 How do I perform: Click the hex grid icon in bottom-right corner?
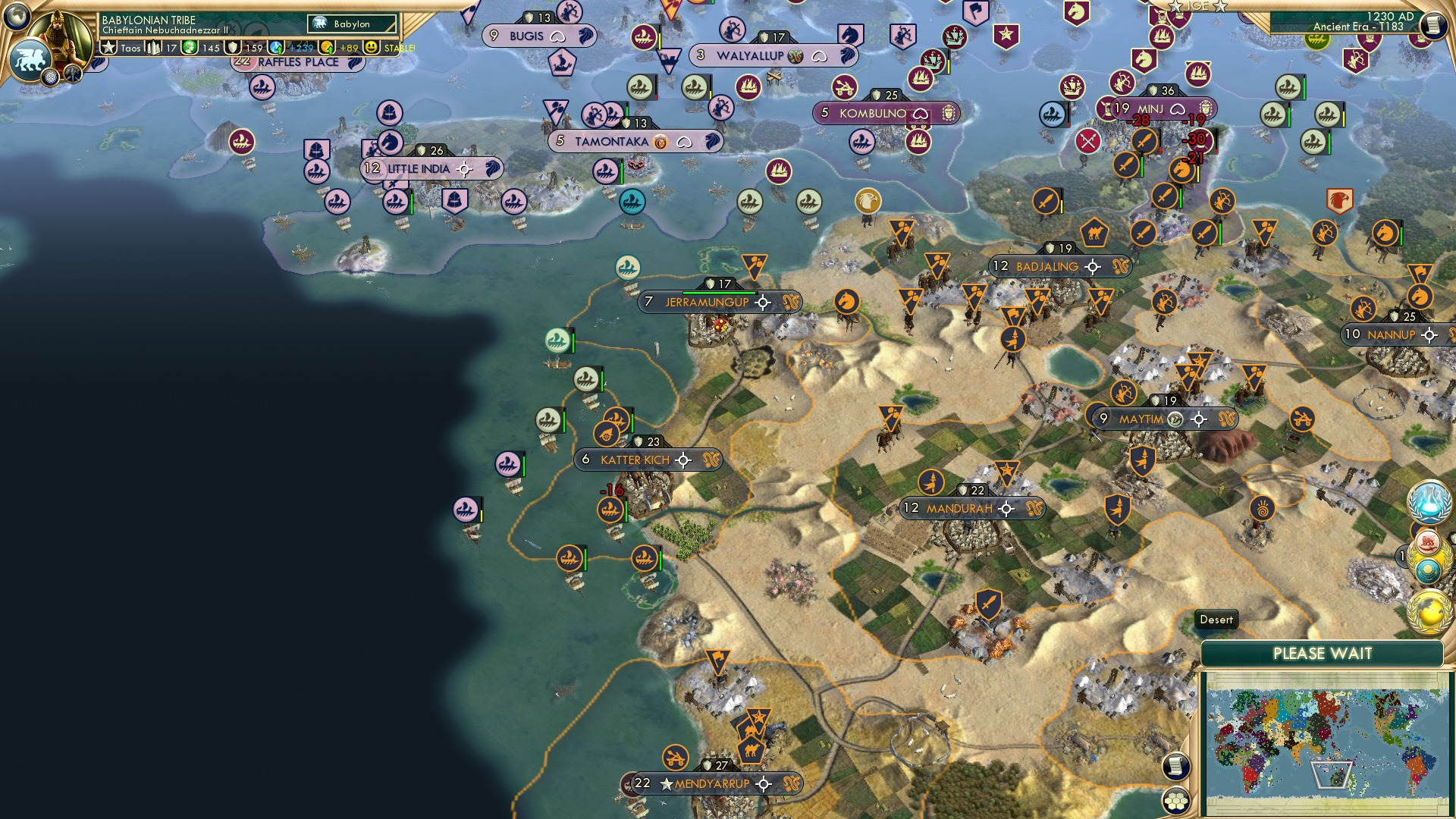[x=1175, y=801]
